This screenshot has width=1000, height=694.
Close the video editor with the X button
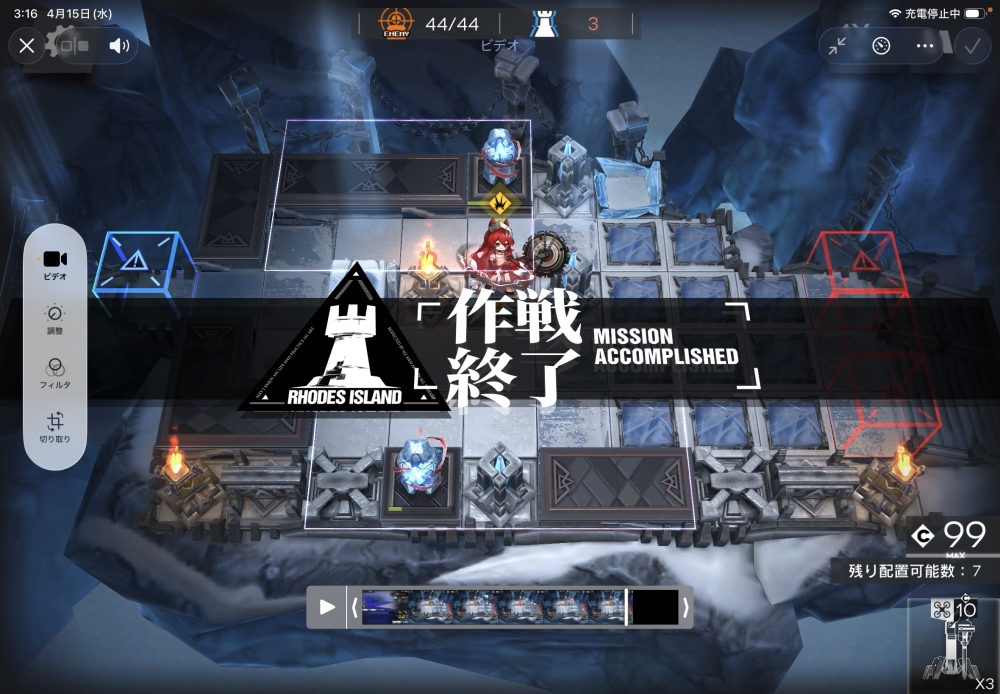(x=27, y=45)
